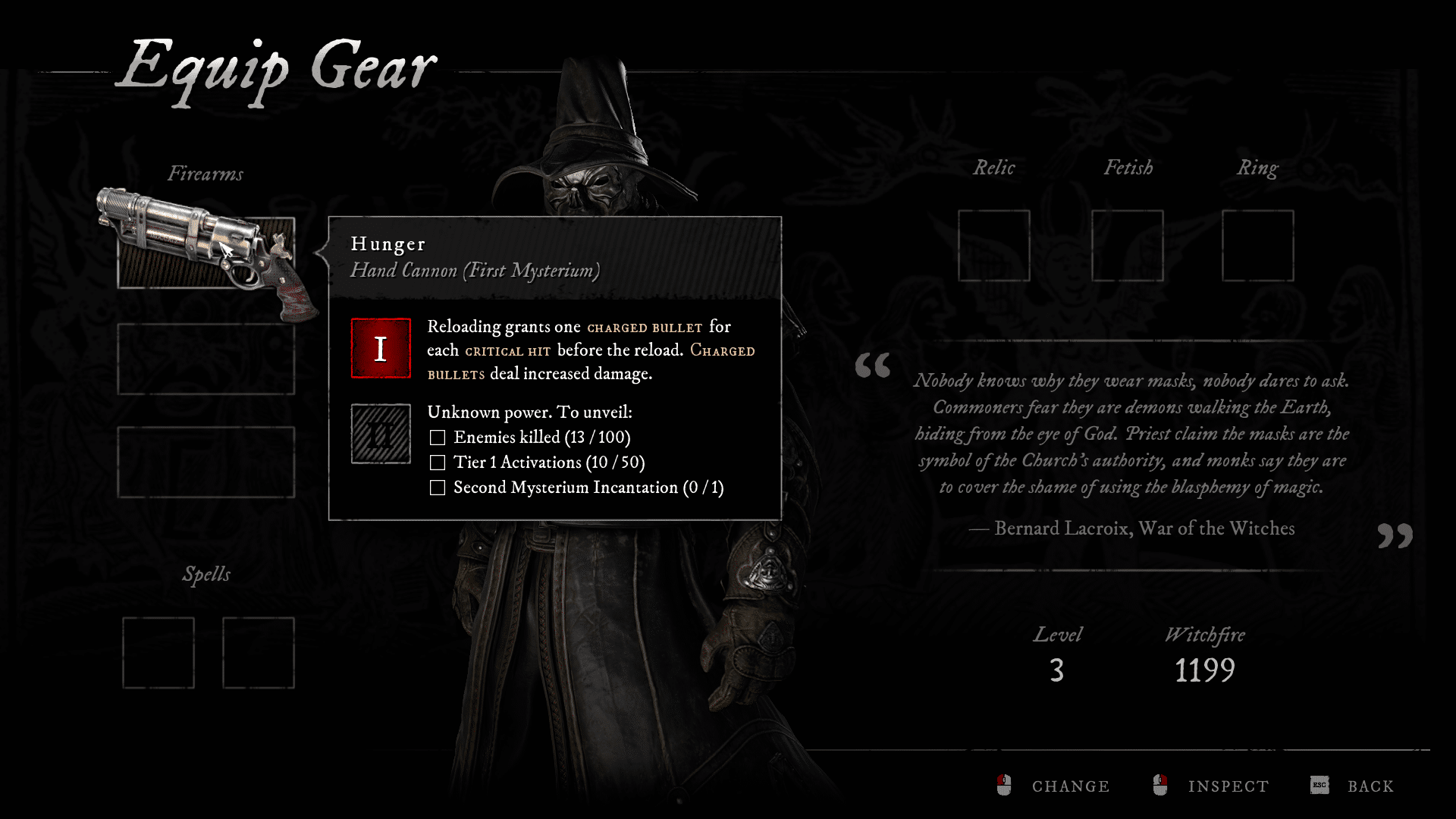This screenshot has width=1456, height=819.
Task: Expand the first empty Spells slot
Action: [158, 652]
